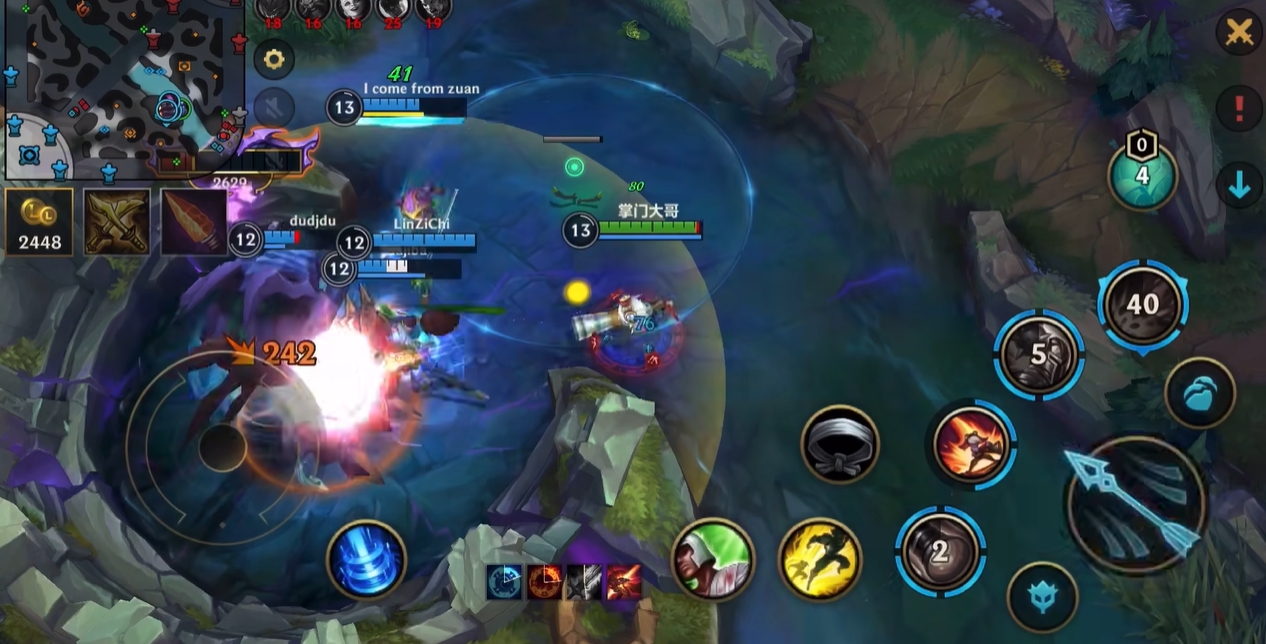Toggle the muted speaker button
1266x644 pixels.
(273, 108)
